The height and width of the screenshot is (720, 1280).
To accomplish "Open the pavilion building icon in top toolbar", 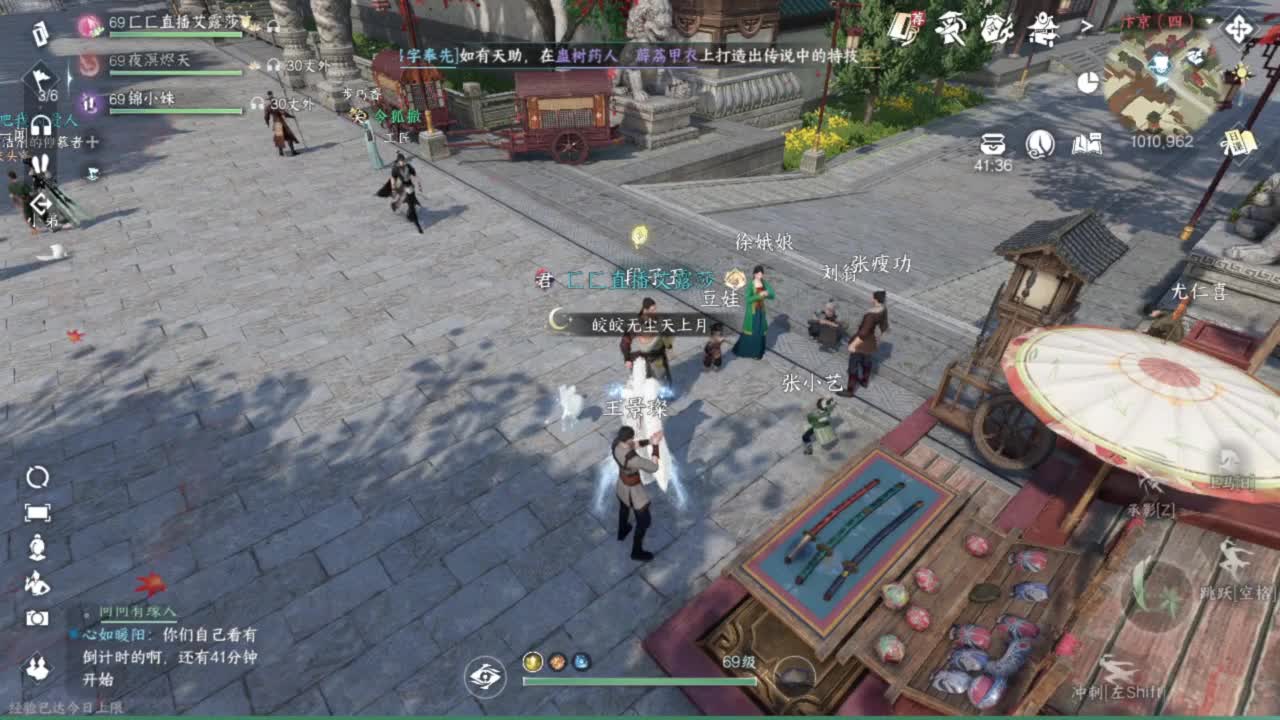I will click(1041, 28).
